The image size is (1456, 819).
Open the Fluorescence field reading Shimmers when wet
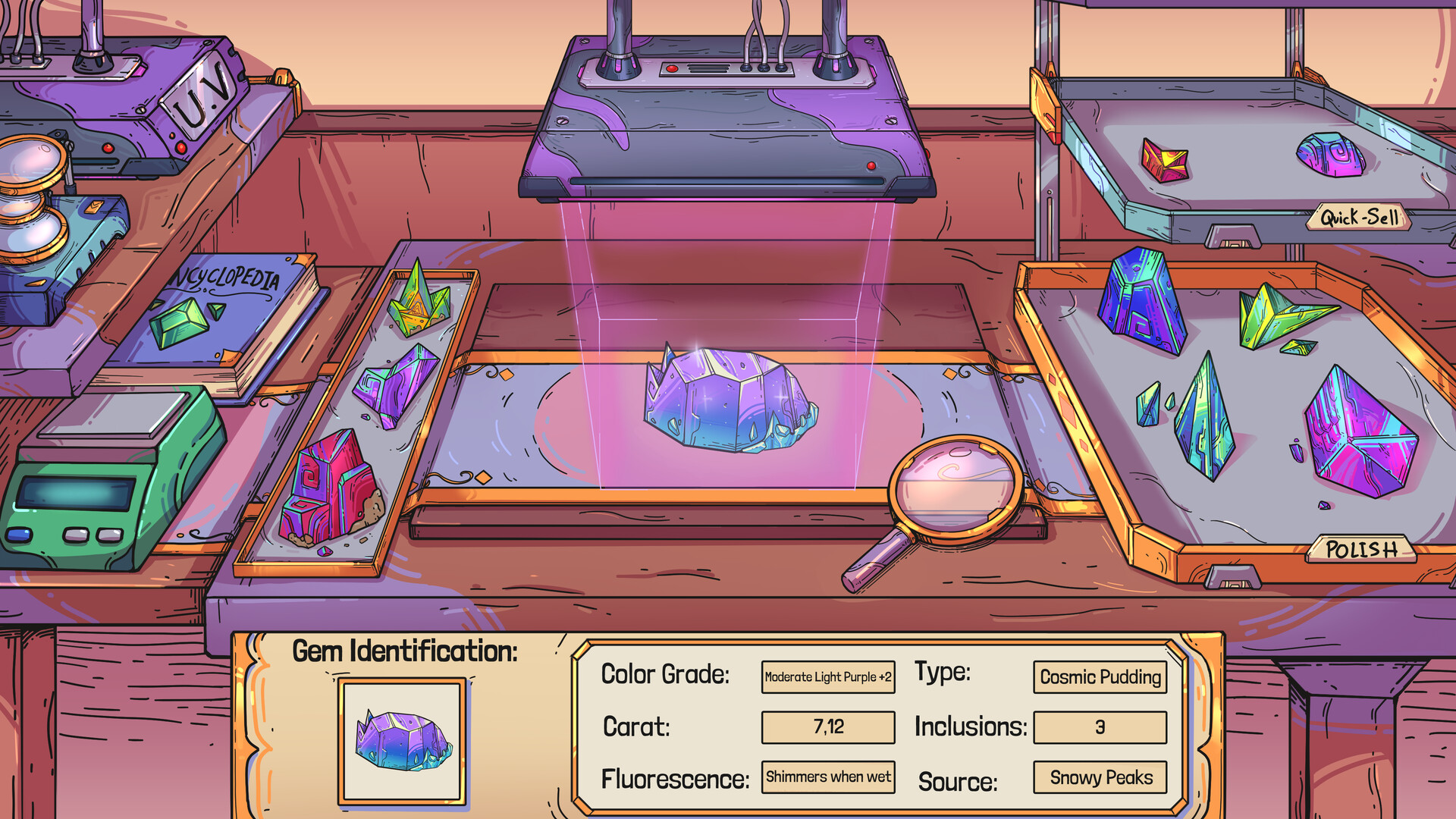(828, 777)
